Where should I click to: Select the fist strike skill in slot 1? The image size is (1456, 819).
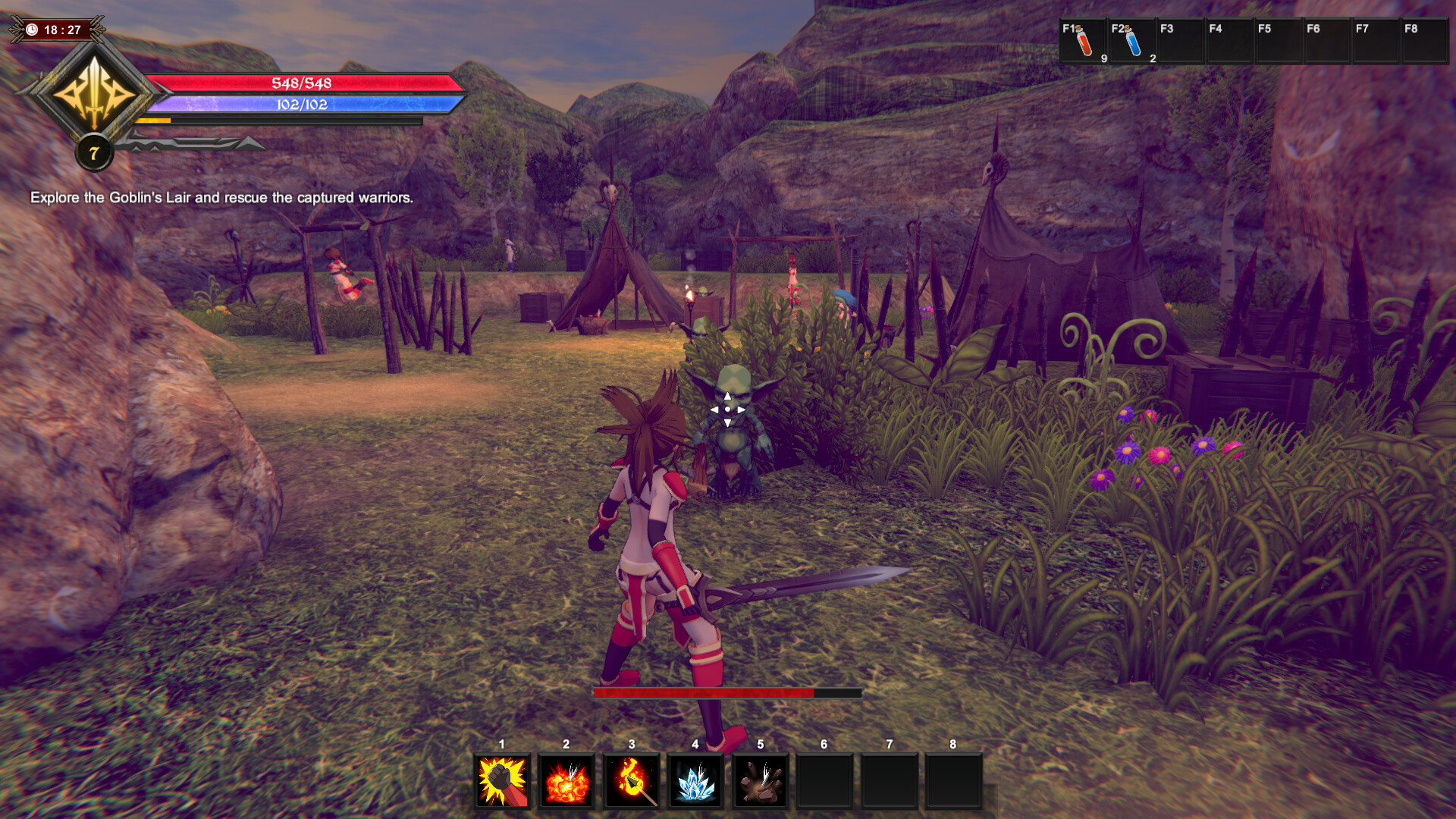[x=502, y=781]
